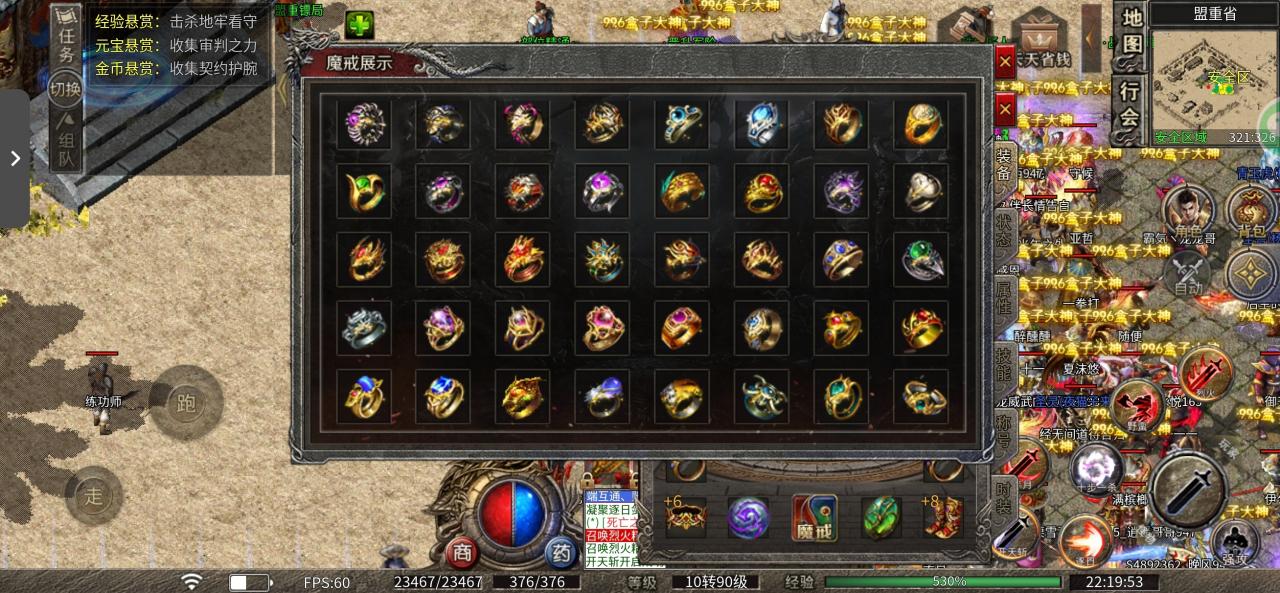Open the 药 potion button
This screenshot has height=593, width=1280.
coord(560,553)
